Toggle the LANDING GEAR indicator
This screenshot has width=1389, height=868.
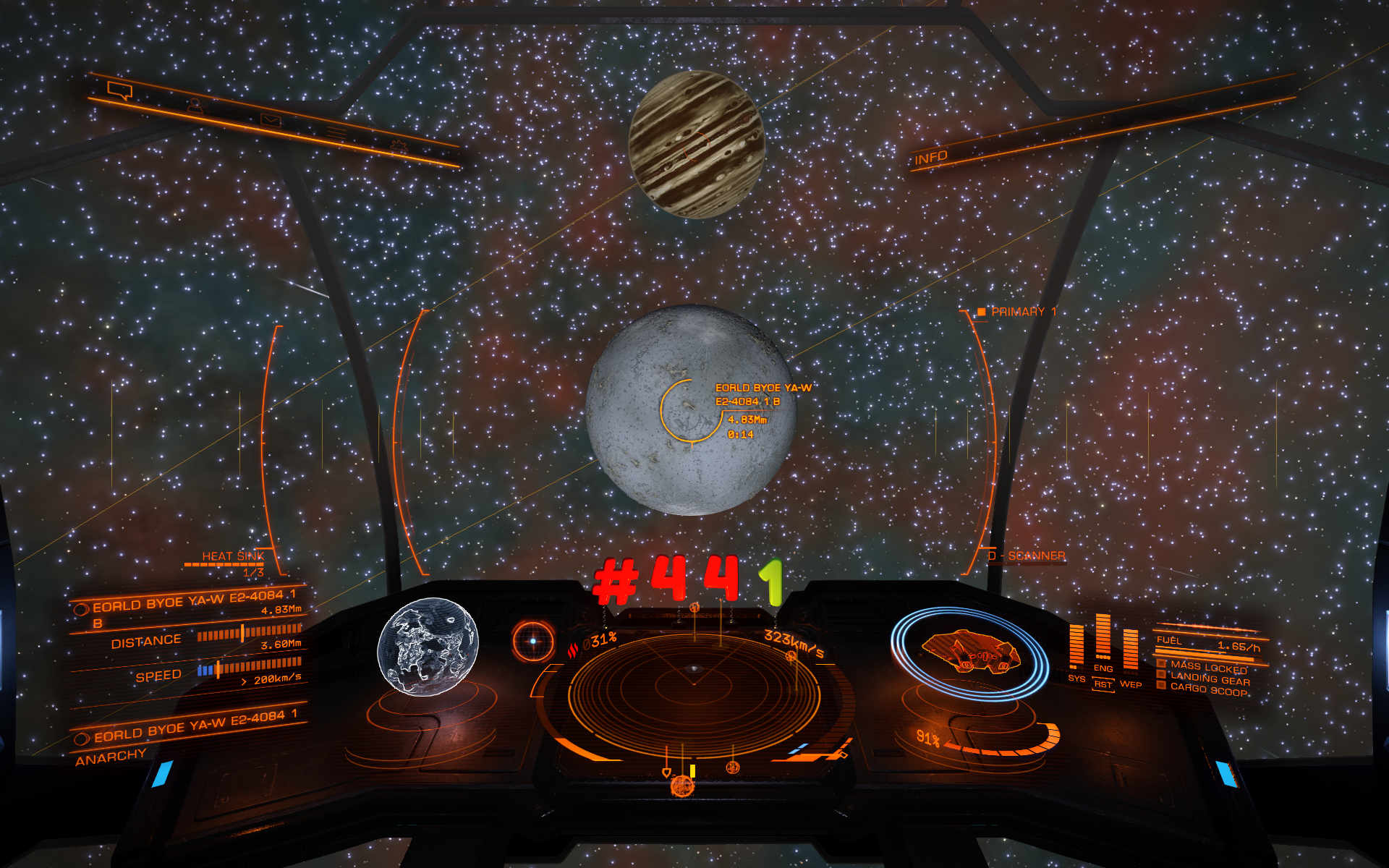tap(1209, 678)
